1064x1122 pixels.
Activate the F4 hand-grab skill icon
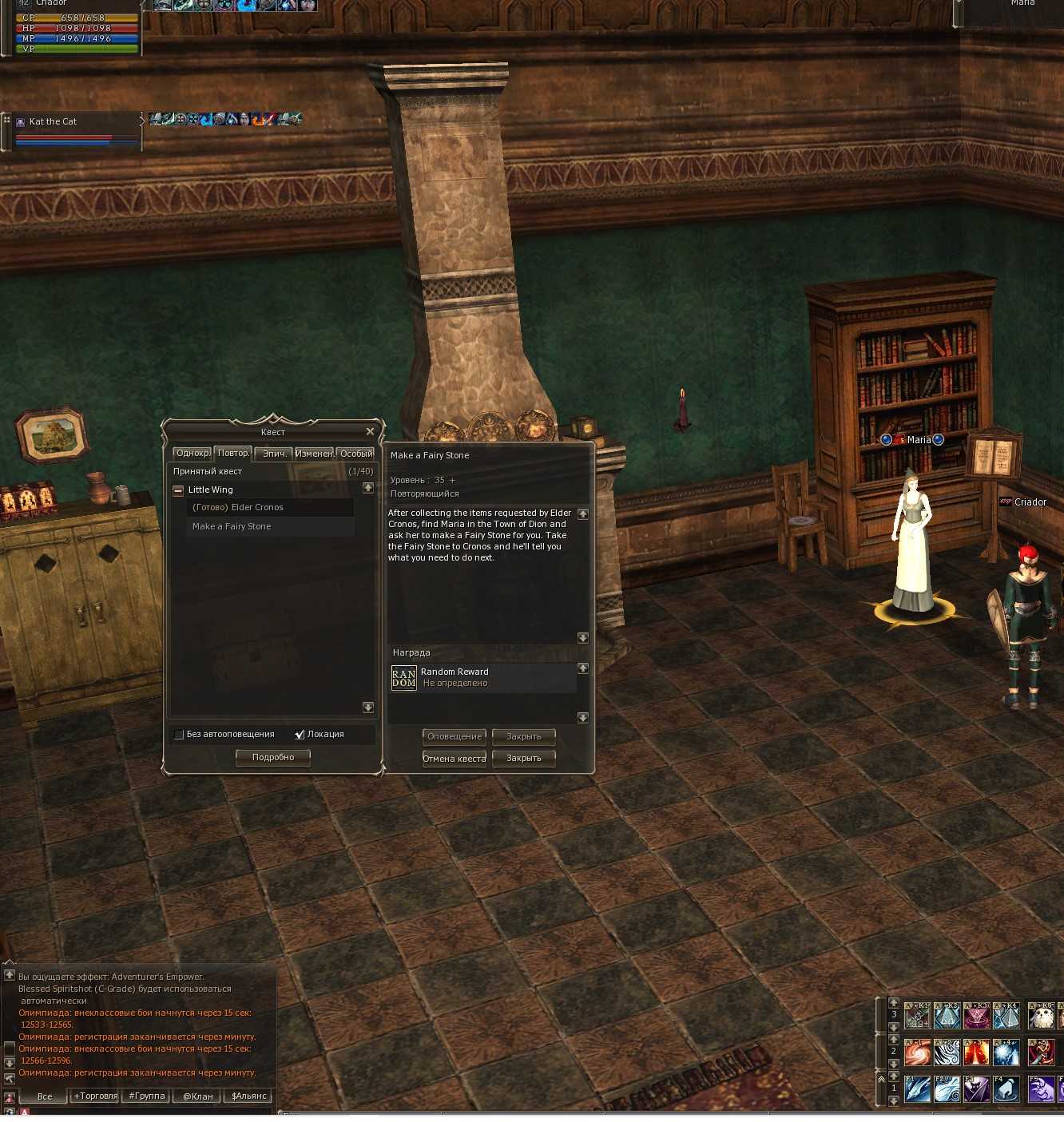click(x=1006, y=1089)
